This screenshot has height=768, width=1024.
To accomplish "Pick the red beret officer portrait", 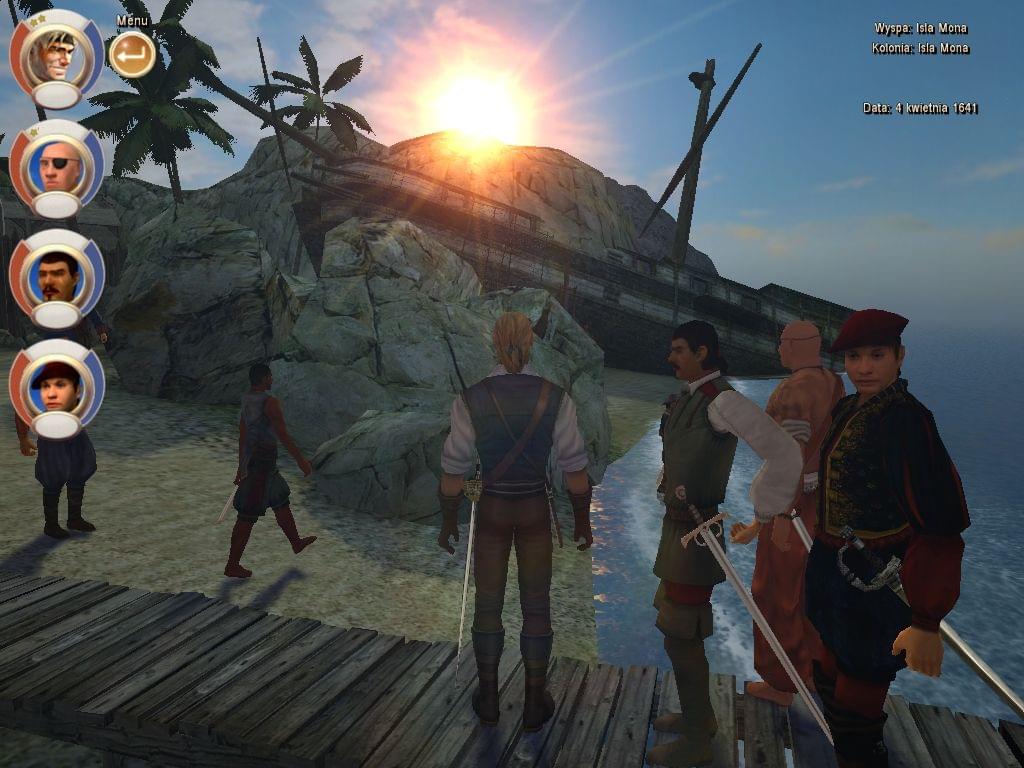I will [57, 384].
